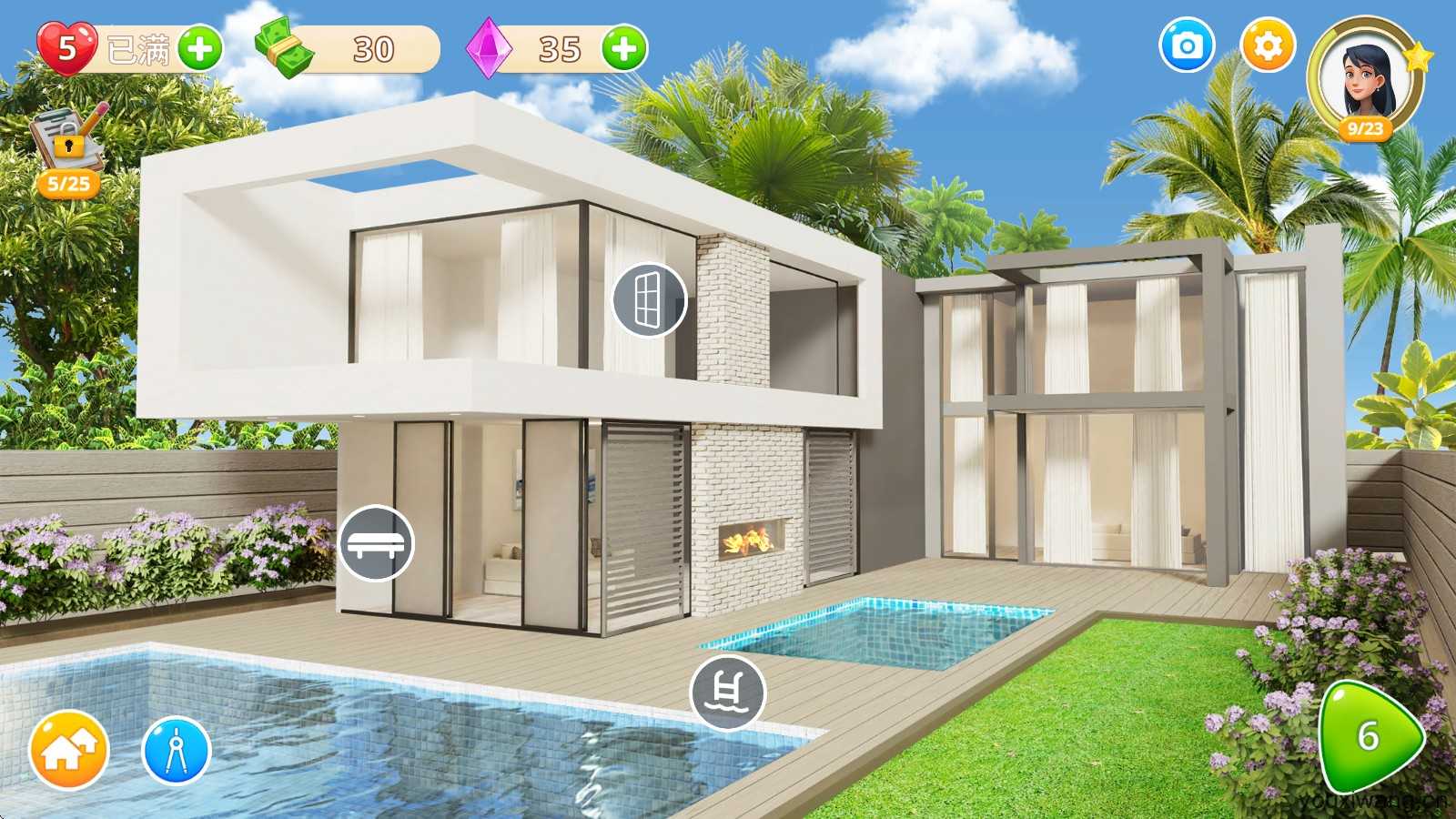Select the pool ladder decoration marker
Image resolution: width=1456 pixels, height=819 pixels.
tap(727, 693)
